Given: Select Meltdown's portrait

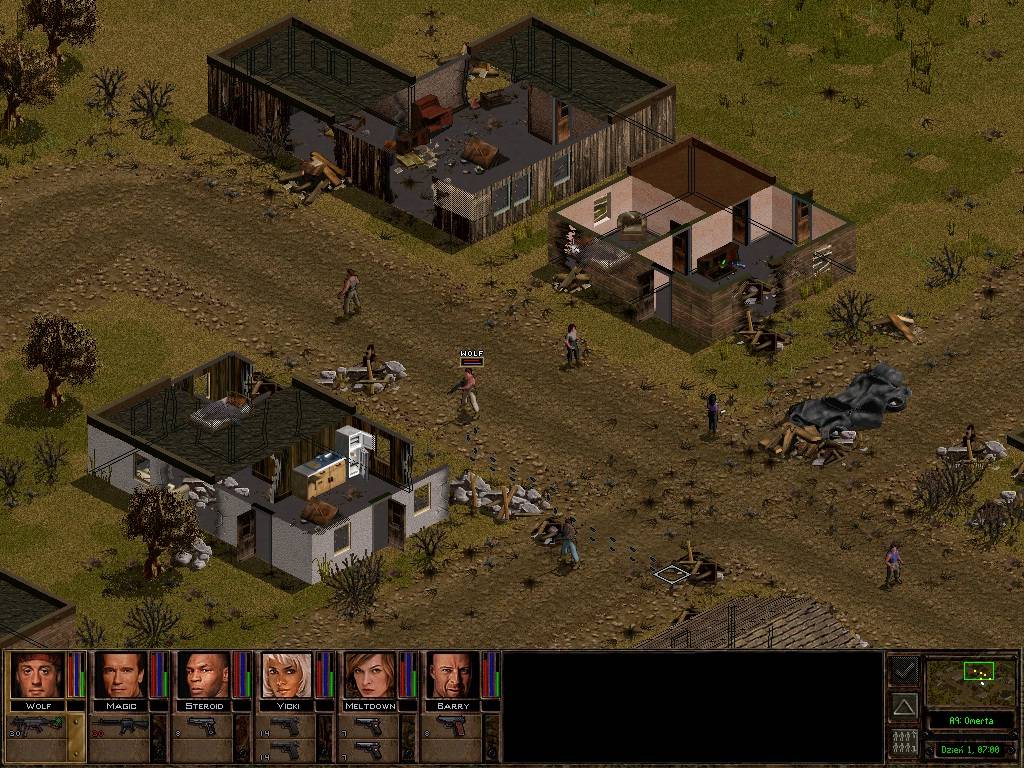Looking at the screenshot, I should (x=369, y=675).
